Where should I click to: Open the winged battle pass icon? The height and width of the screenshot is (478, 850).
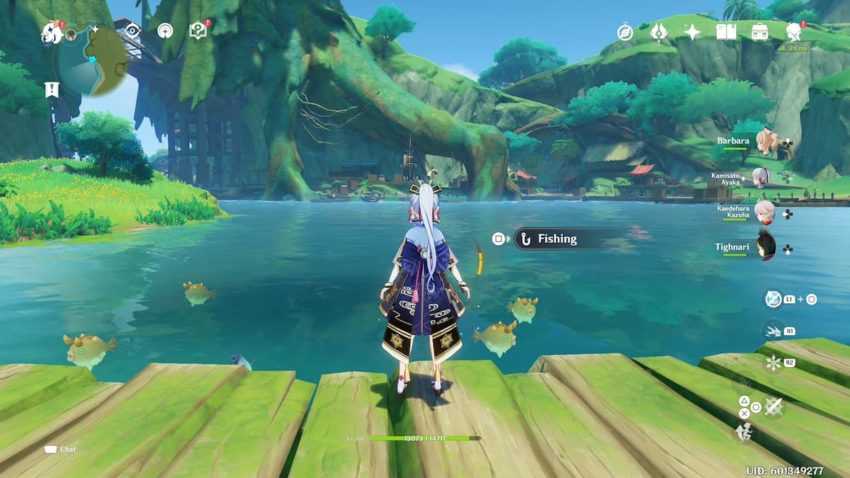(x=658, y=32)
